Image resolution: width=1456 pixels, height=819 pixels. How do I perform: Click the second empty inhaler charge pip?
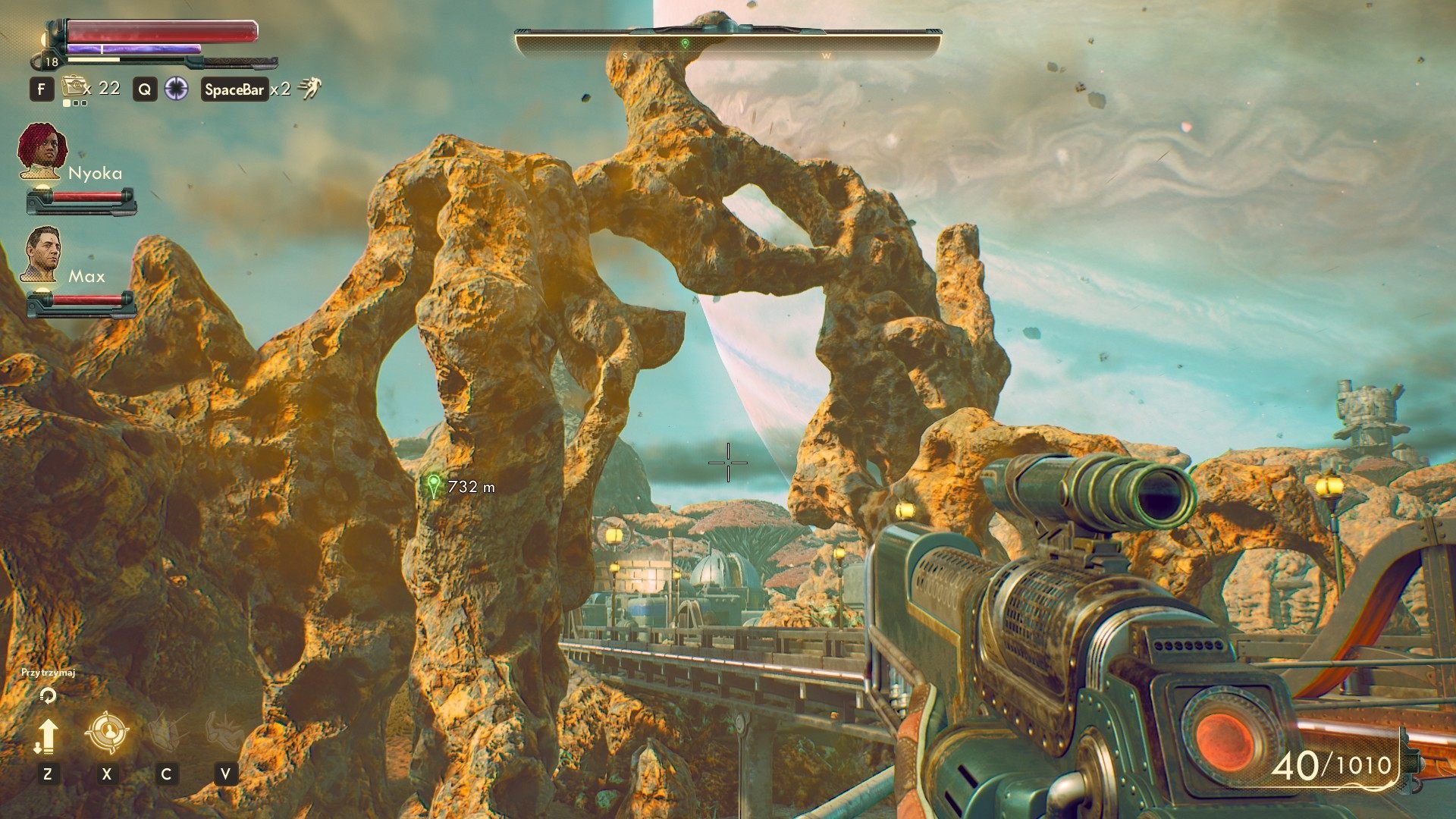77,103
